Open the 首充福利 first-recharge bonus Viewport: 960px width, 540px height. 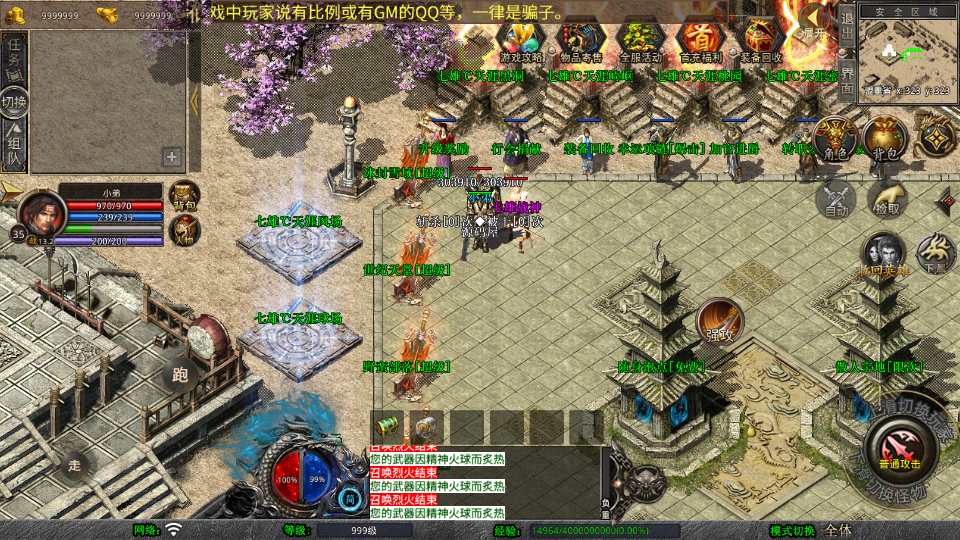click(702, 40)
